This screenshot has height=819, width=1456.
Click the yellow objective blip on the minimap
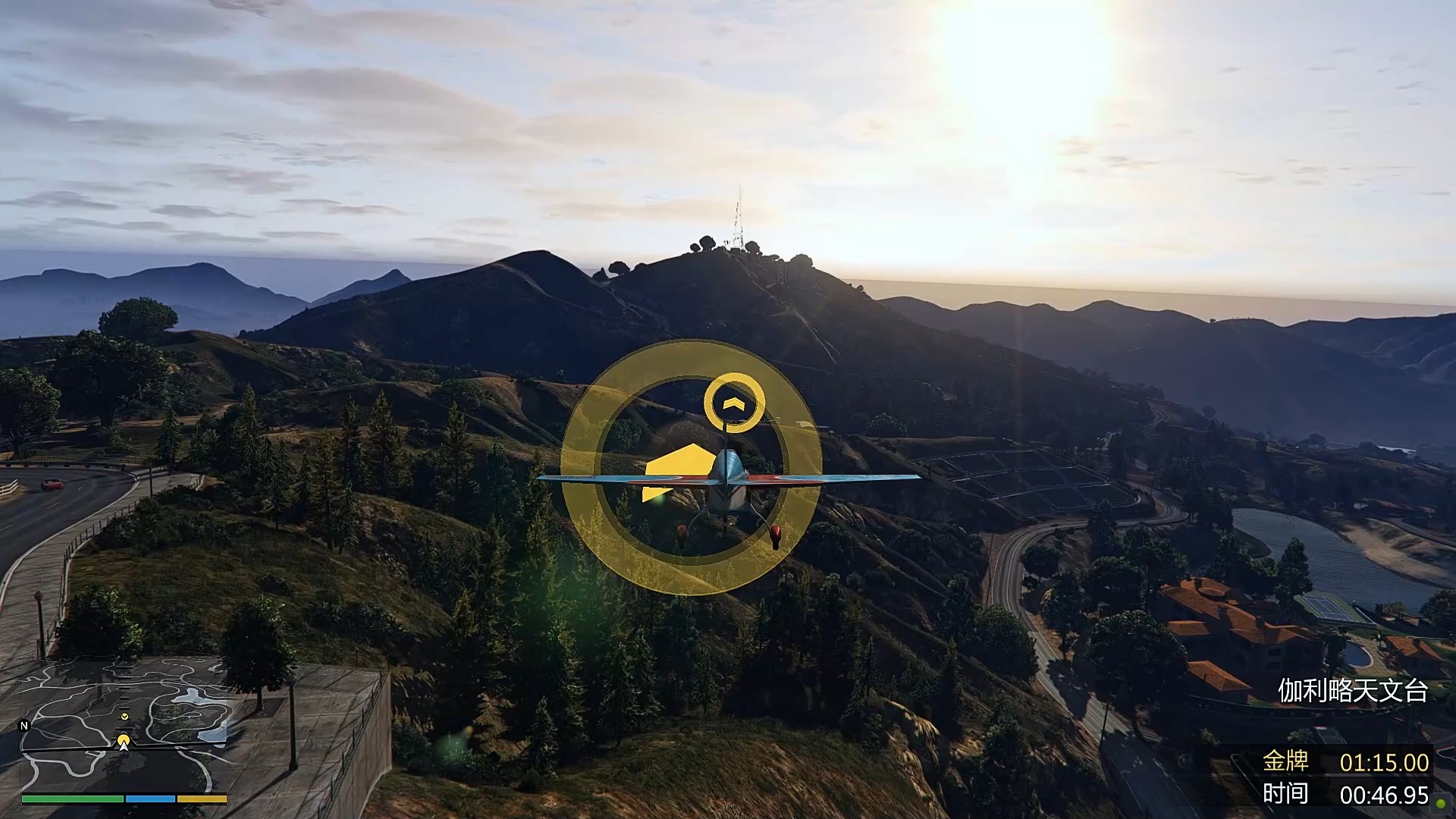(x=124, y=739)
